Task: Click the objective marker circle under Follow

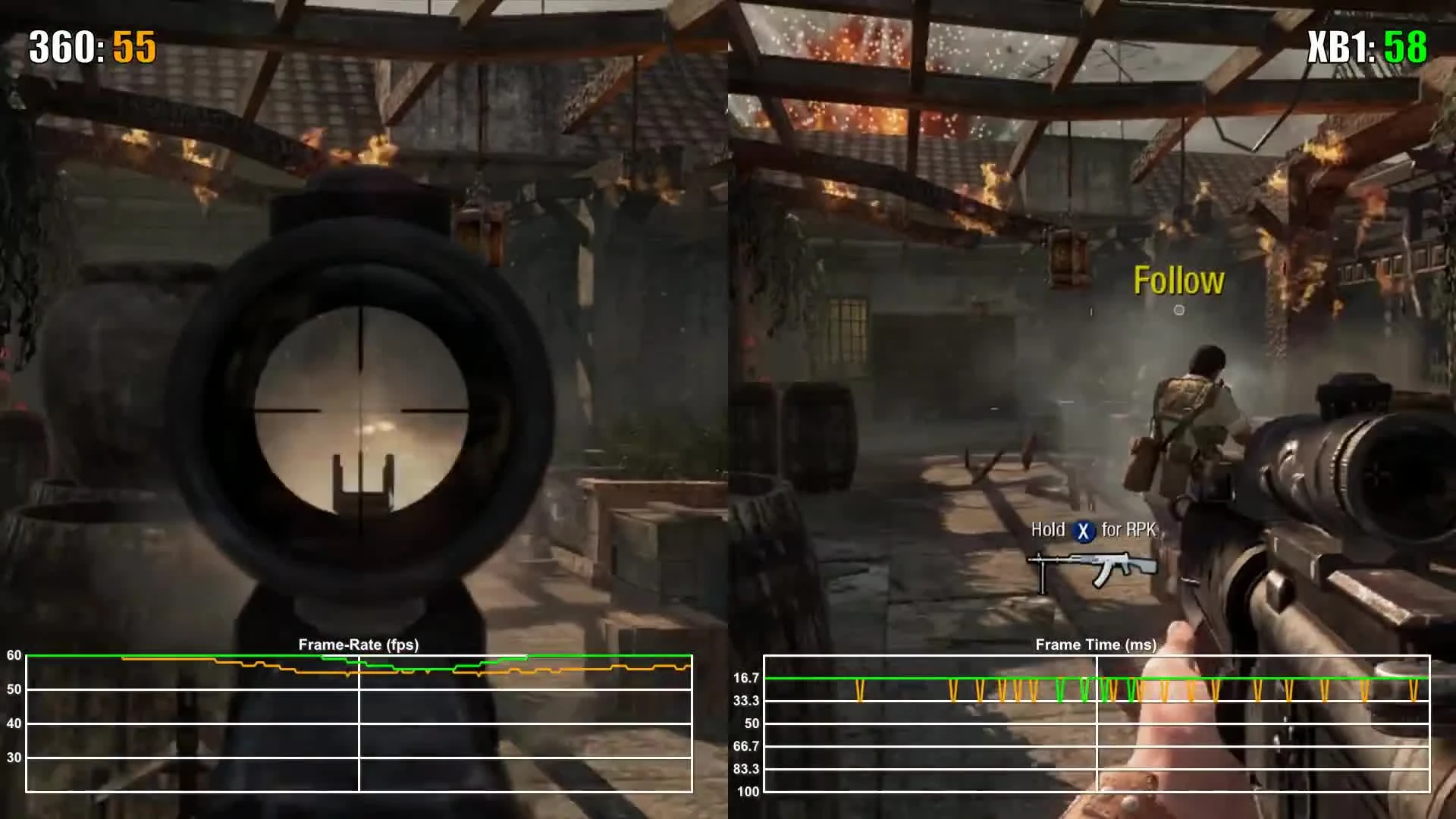Action: click(1178, 309)
